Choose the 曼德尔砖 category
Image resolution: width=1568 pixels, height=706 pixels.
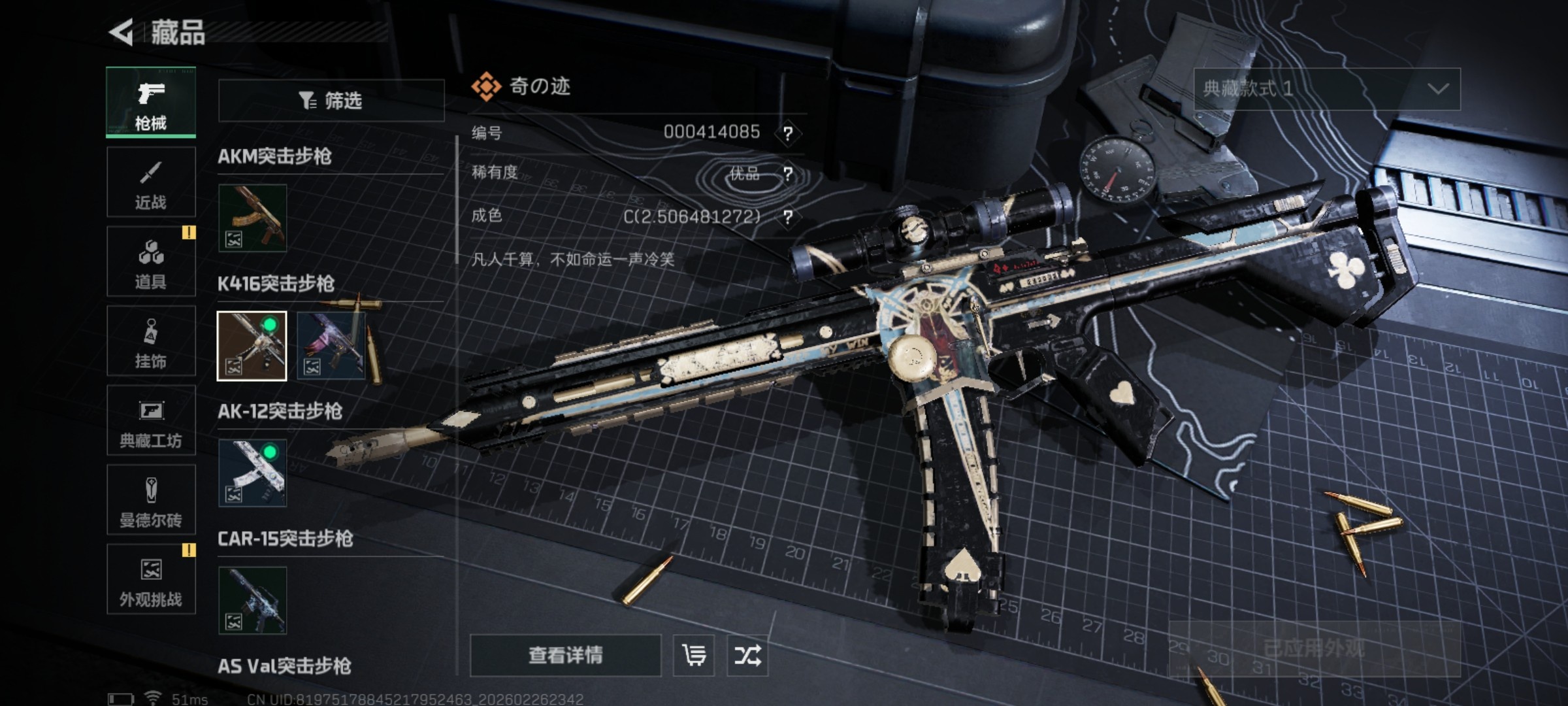[151, 500]
